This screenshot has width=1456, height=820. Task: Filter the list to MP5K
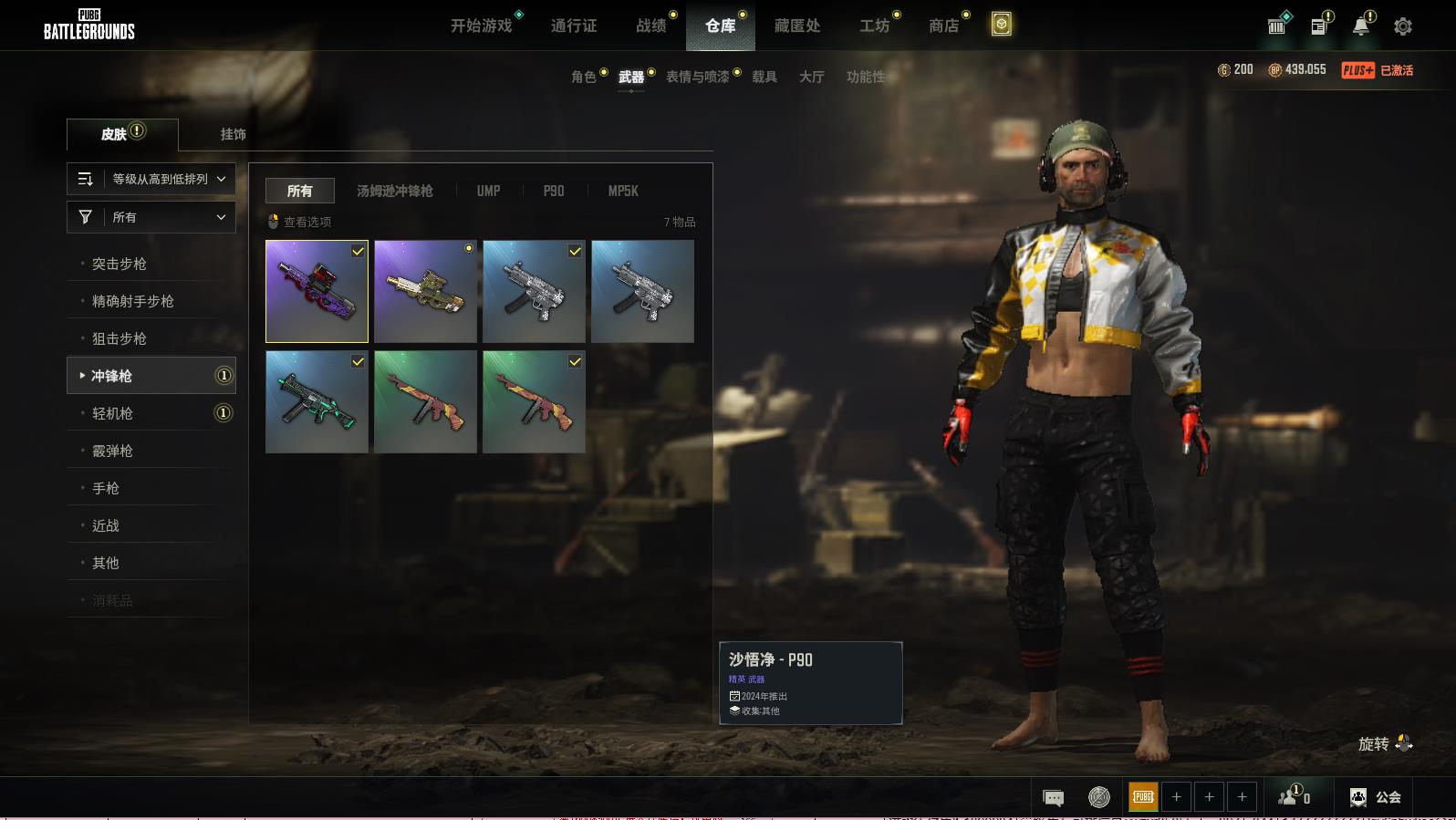pos(623,191)
